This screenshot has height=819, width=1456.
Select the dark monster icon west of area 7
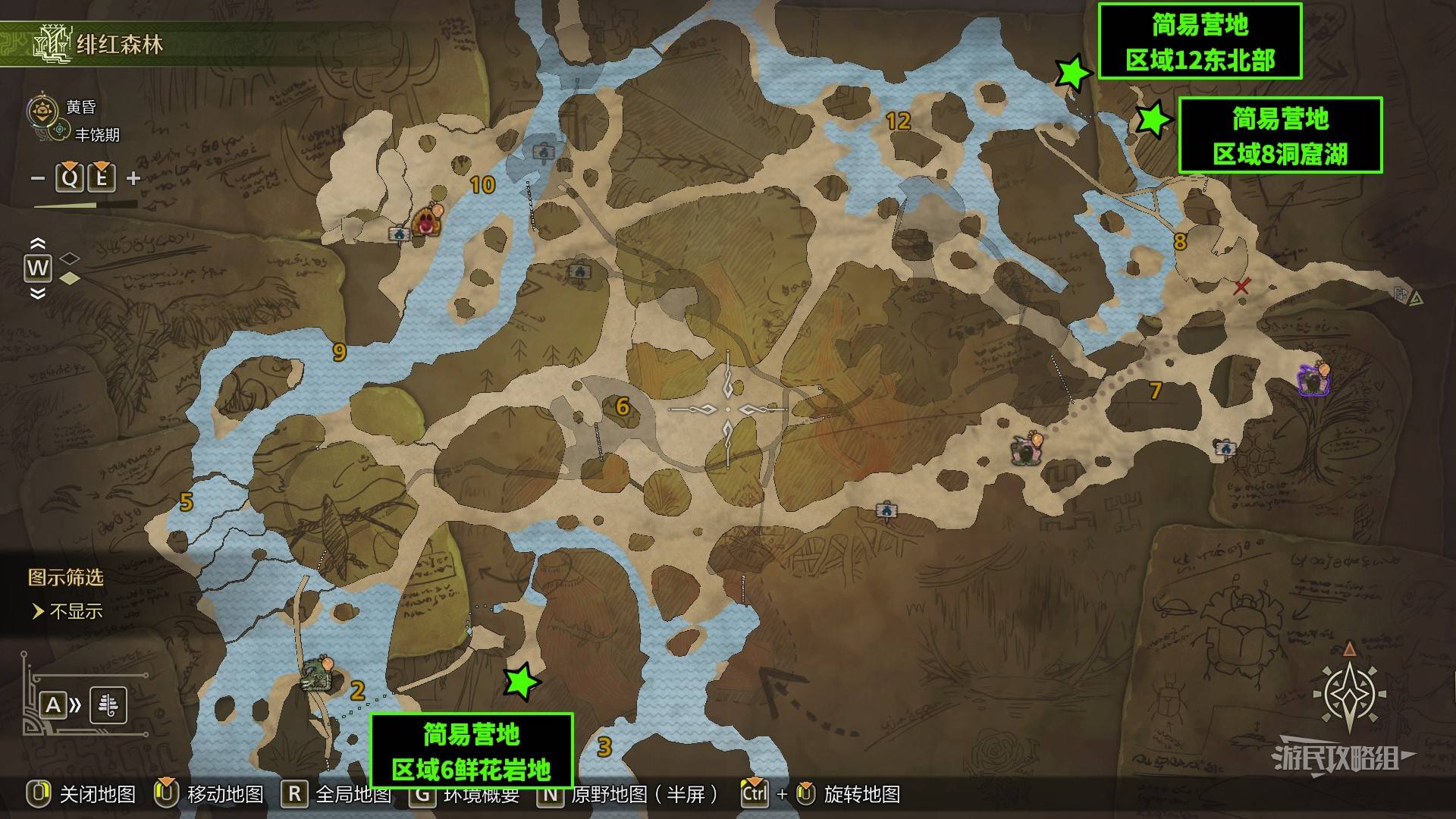pos(1025,450)
